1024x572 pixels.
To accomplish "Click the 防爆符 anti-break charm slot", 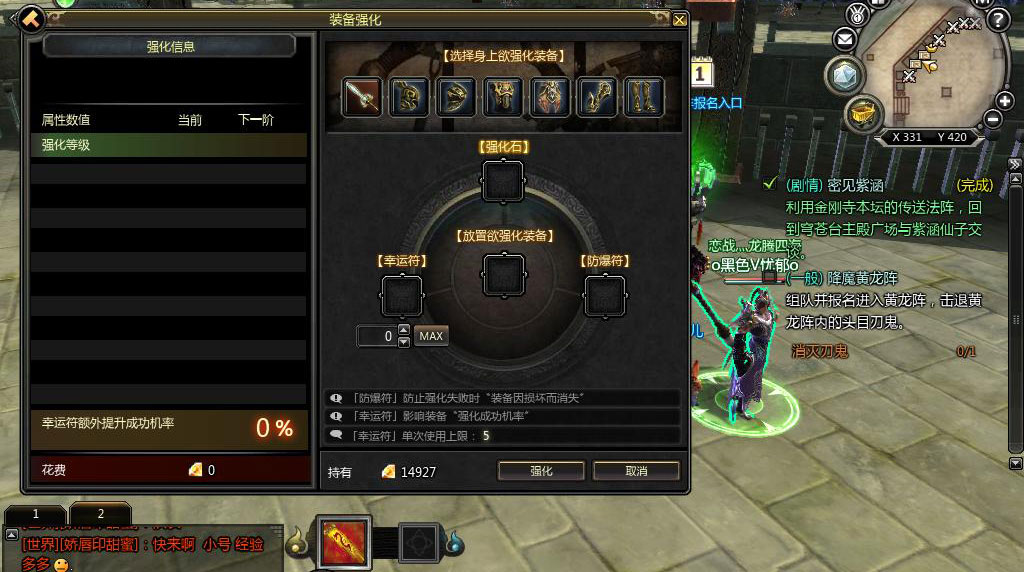I will pyautogui.click(x=604, y=295).
